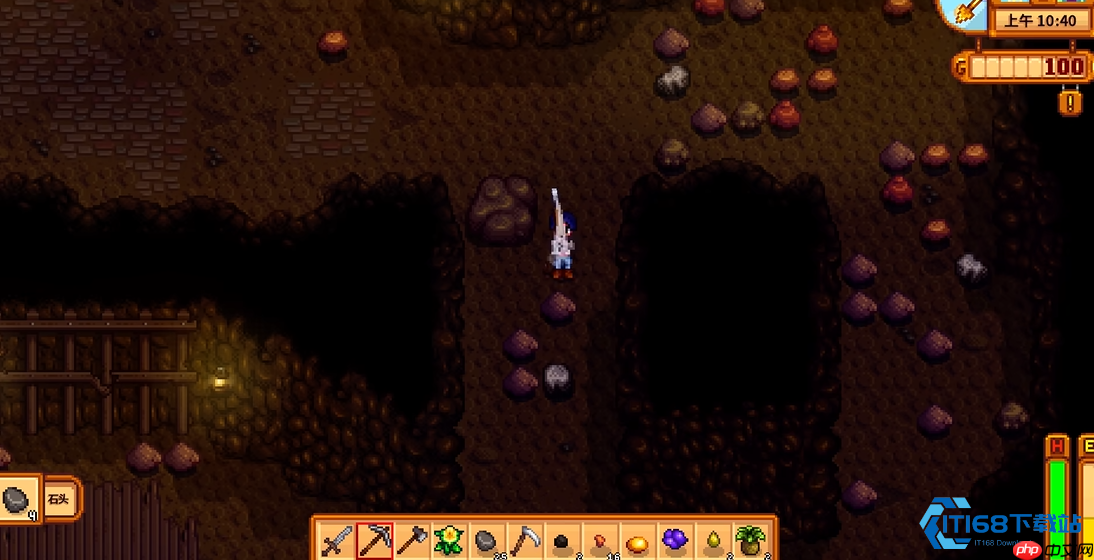Select the sword in the hotbar
Viewport: 1094px width, 560px height.
pos(337,541)
